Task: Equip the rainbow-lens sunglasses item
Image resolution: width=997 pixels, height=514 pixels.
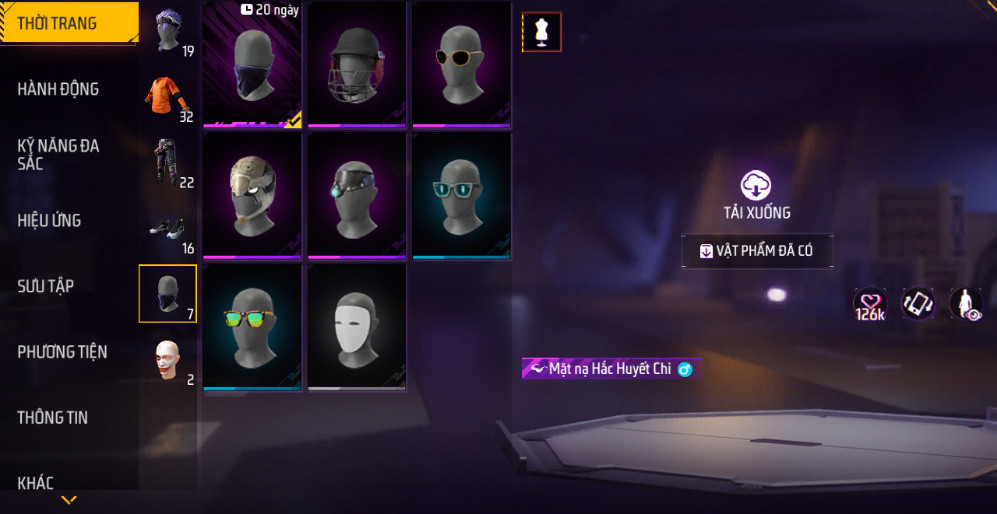Action: 252,327
